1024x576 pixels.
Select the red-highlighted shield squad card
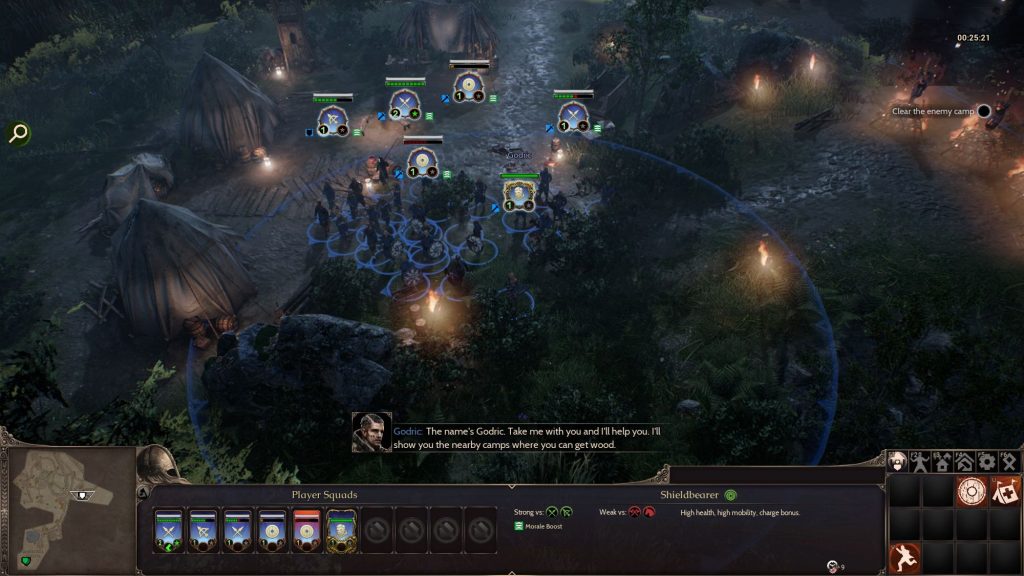(307, 529)
